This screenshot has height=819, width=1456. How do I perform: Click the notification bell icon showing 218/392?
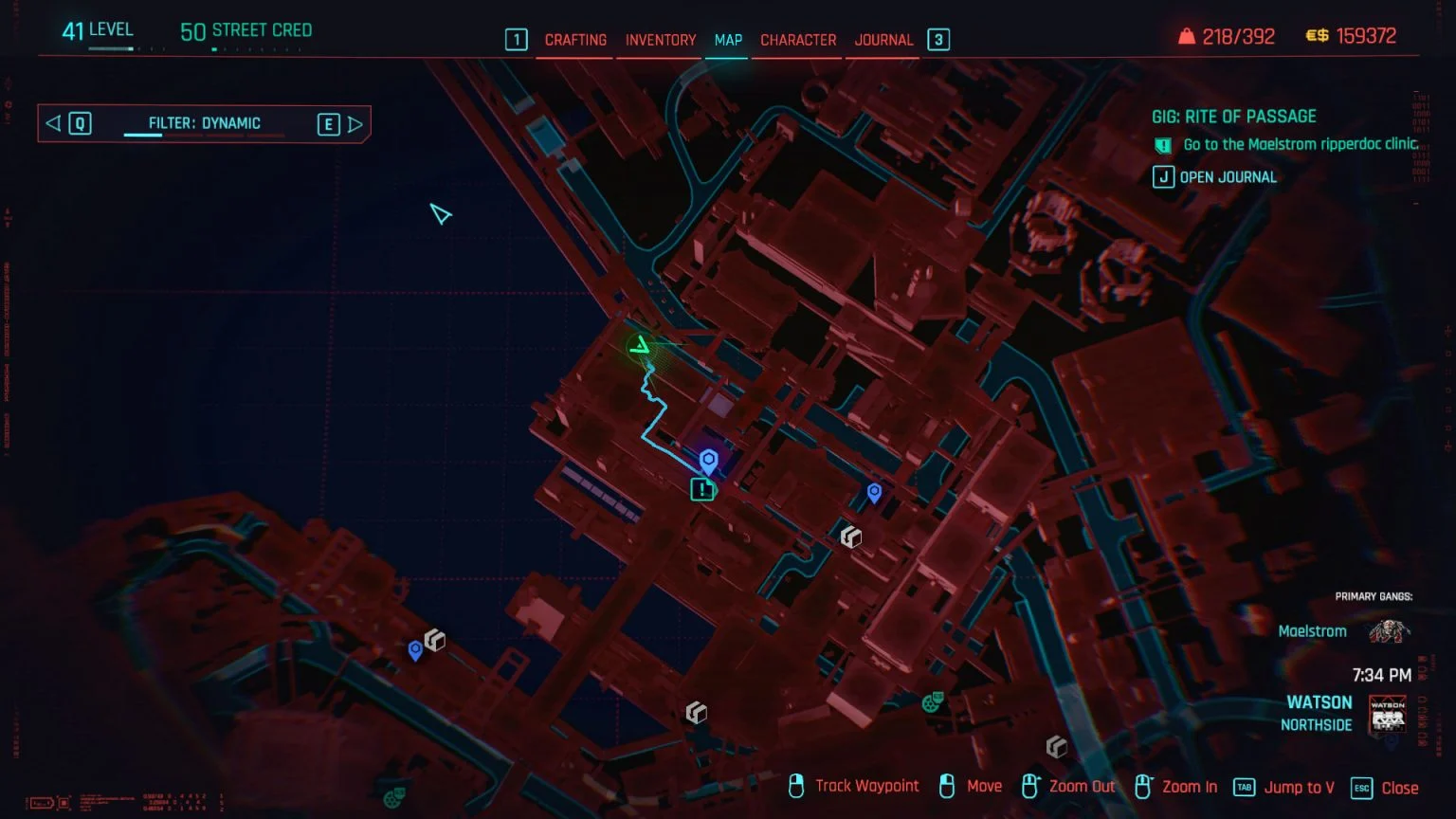click(1187, 35)
